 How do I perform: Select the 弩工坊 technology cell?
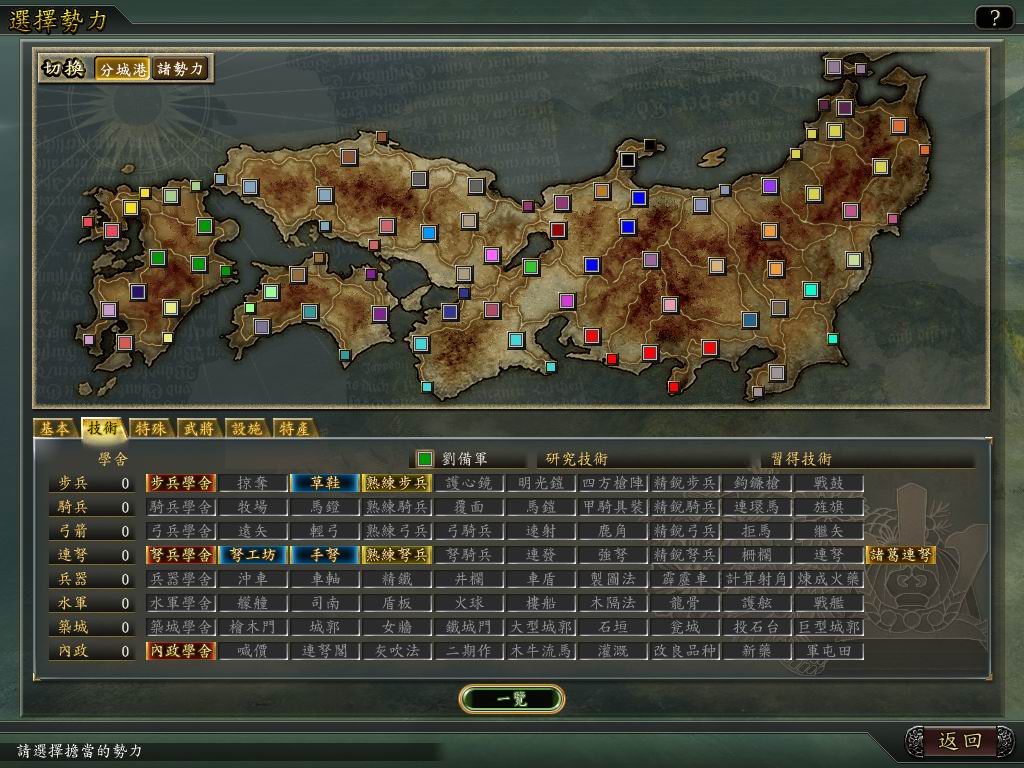pos(253,555)
